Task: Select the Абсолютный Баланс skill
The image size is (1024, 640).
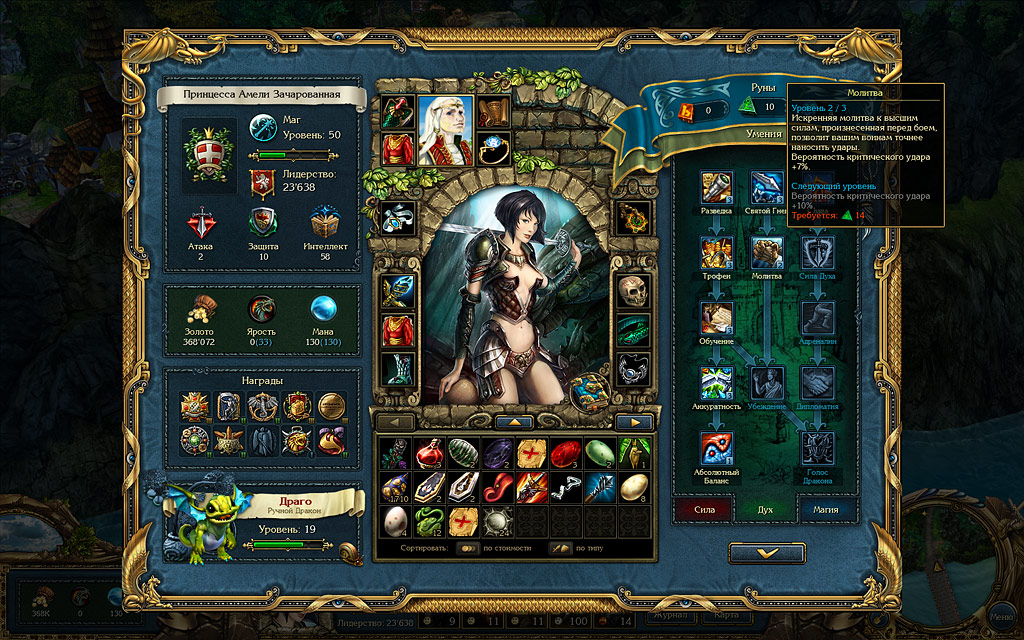Action: [717, 448]
